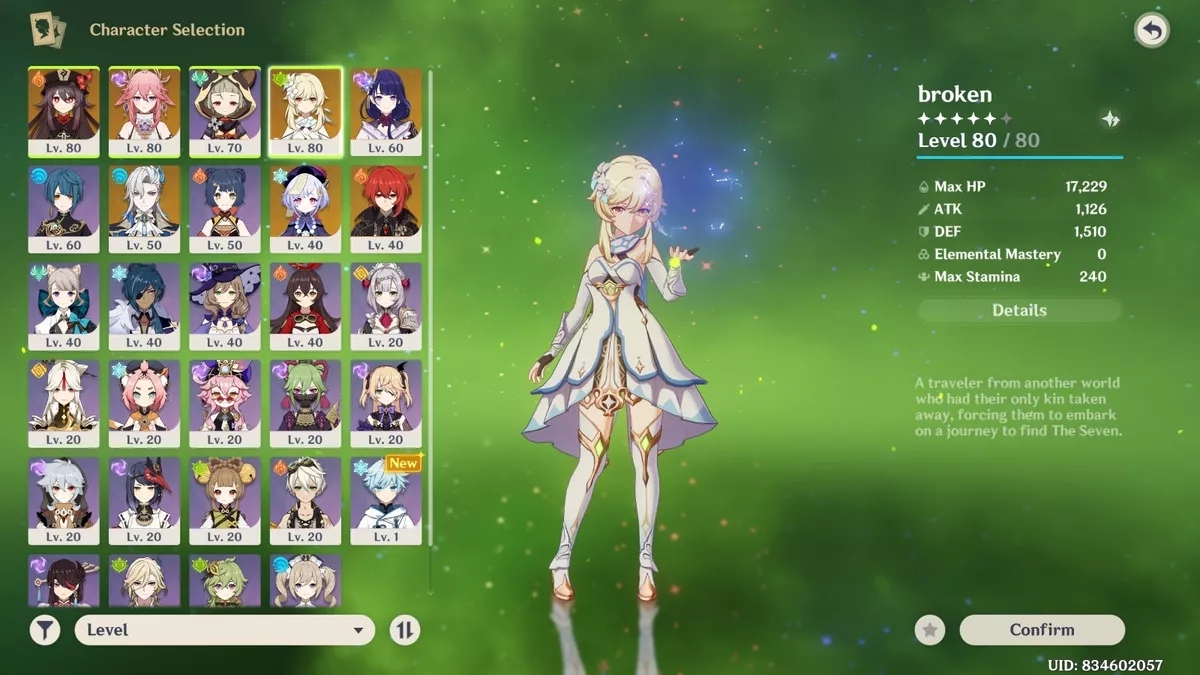
Task: Click the sparkle icon beside the character name
Action: (1110, 120)
